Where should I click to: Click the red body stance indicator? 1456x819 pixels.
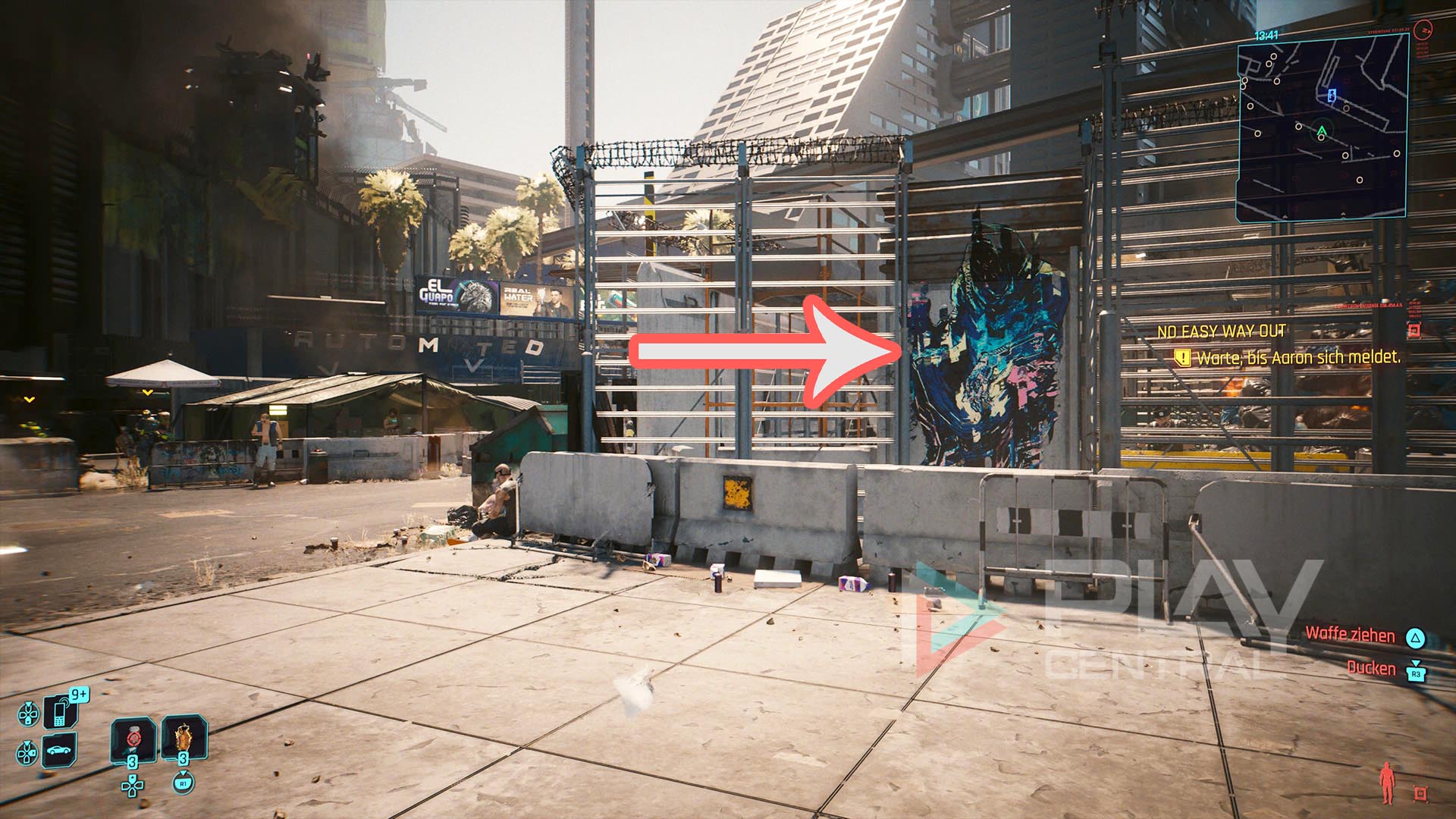1388,792
